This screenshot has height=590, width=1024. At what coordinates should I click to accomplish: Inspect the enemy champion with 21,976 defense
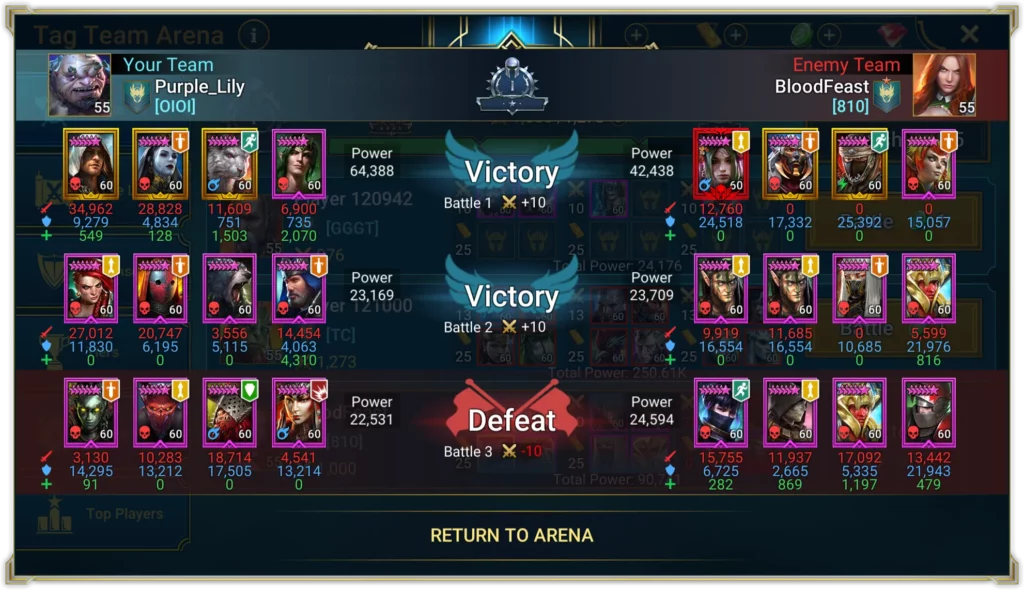pos(928,288)
